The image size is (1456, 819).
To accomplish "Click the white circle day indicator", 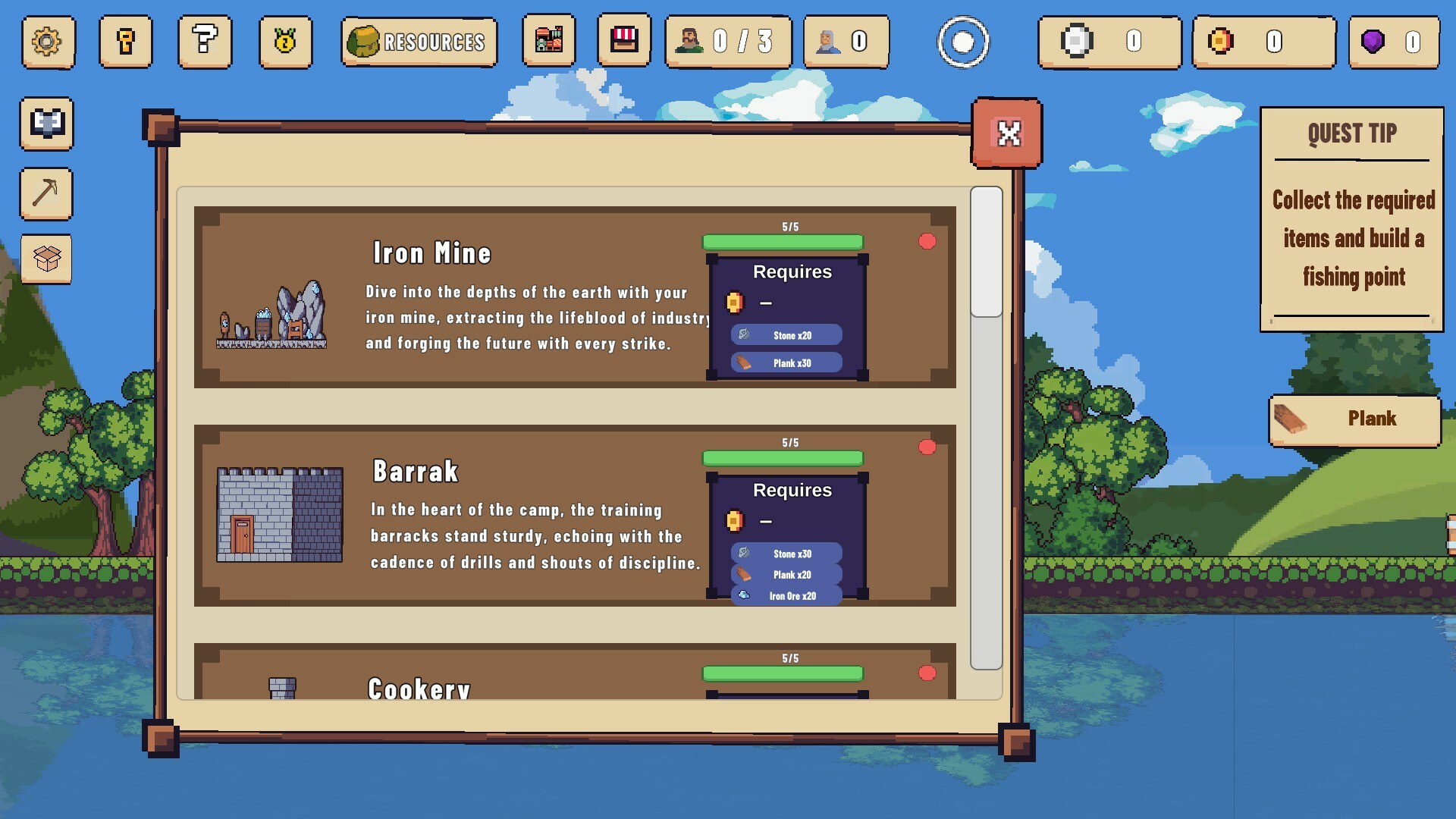I will (x=962, y=42).
